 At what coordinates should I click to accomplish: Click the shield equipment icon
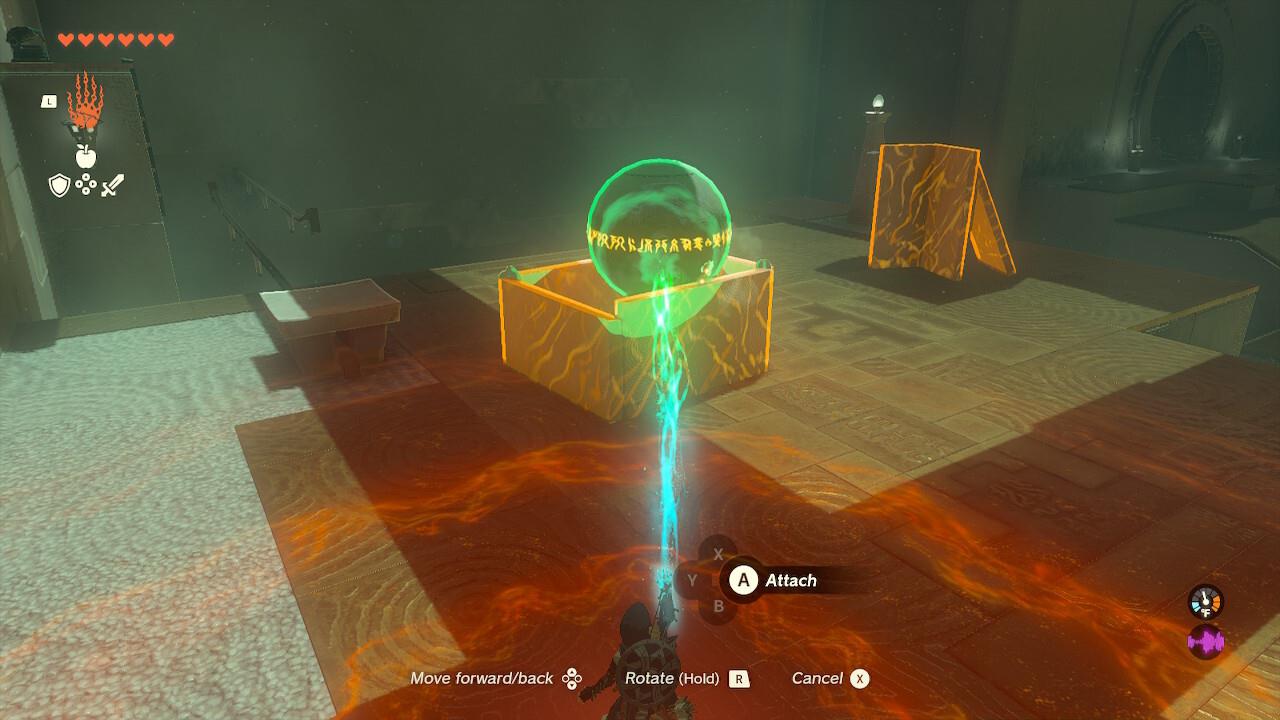[x=59, y=185]
